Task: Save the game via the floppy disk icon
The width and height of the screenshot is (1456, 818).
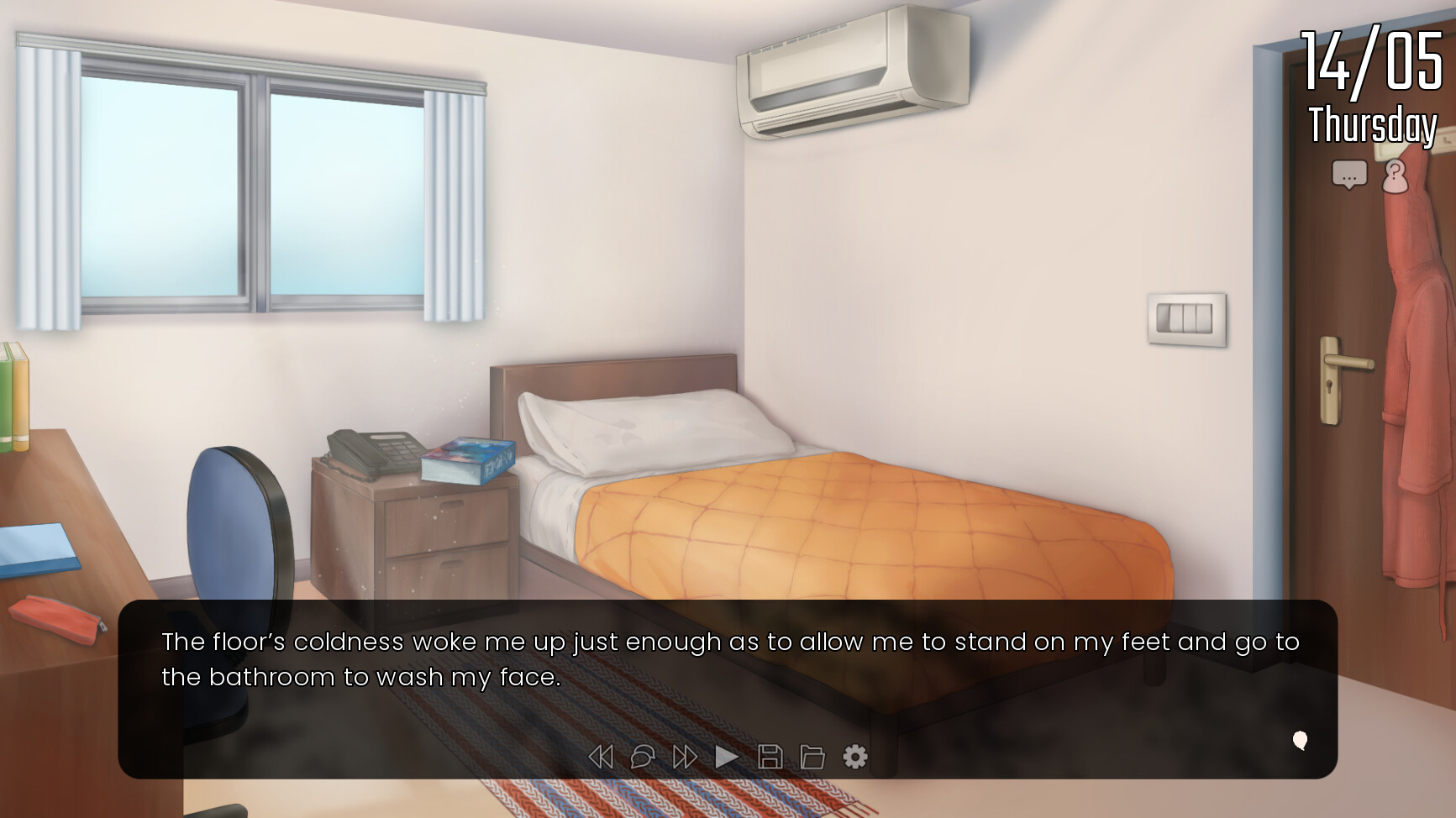Action: 770,757
